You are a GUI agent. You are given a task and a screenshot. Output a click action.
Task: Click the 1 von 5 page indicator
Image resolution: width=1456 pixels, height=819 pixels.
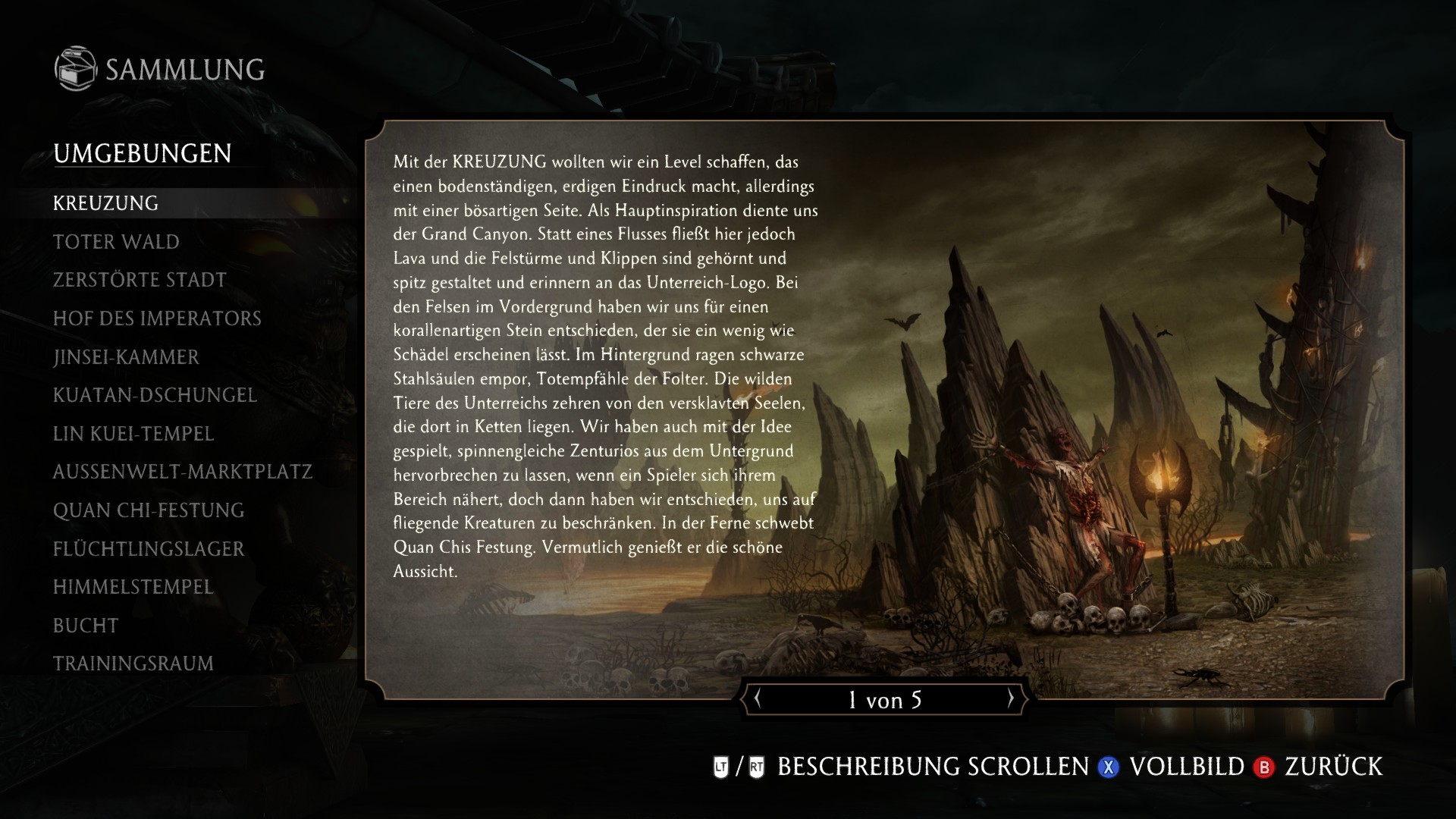884,700
